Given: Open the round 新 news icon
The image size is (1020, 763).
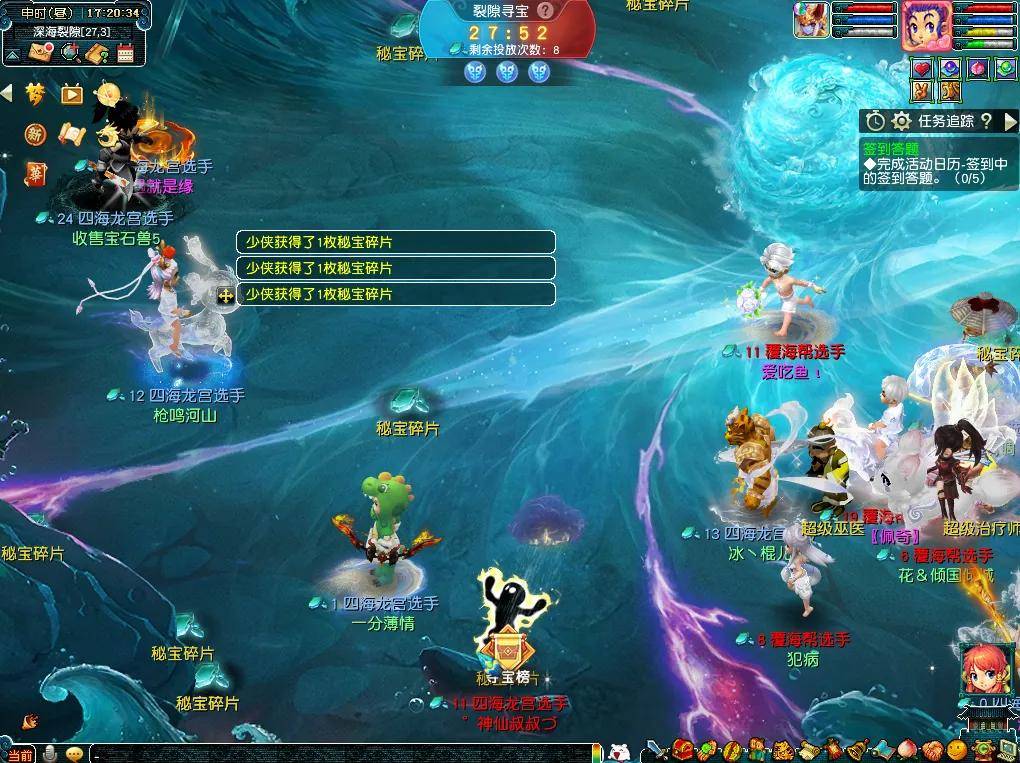Looking at the screenshot, I should 36,134.
